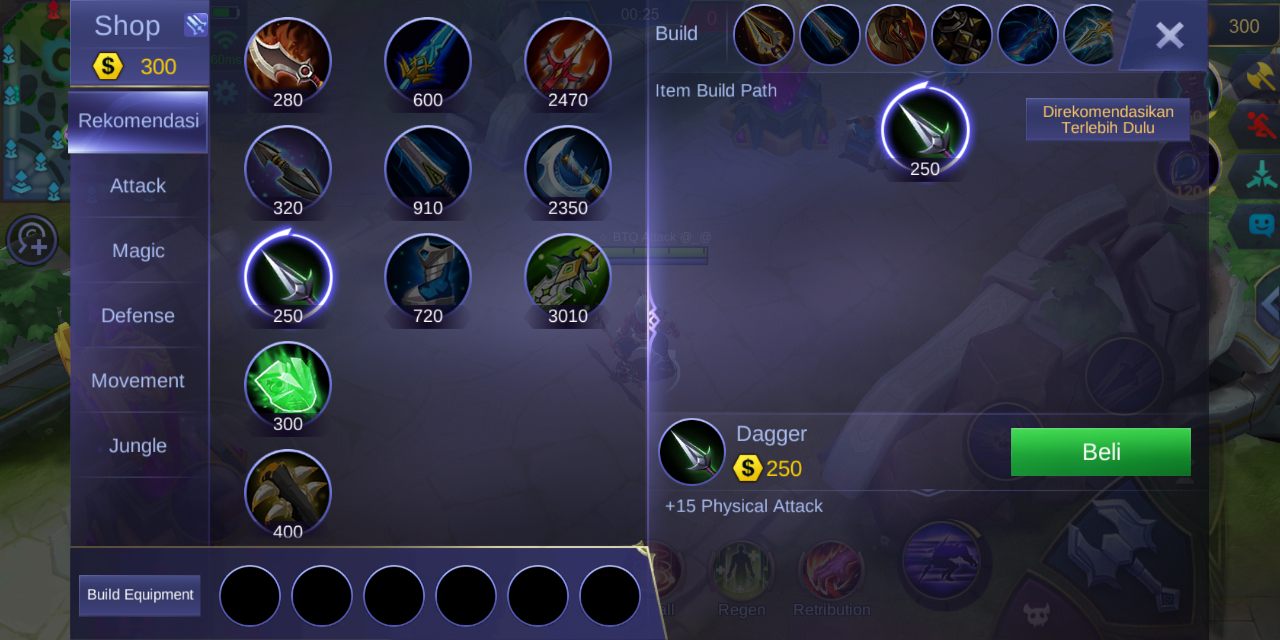Choose the 600 gold sword item

tap(428, 60)
